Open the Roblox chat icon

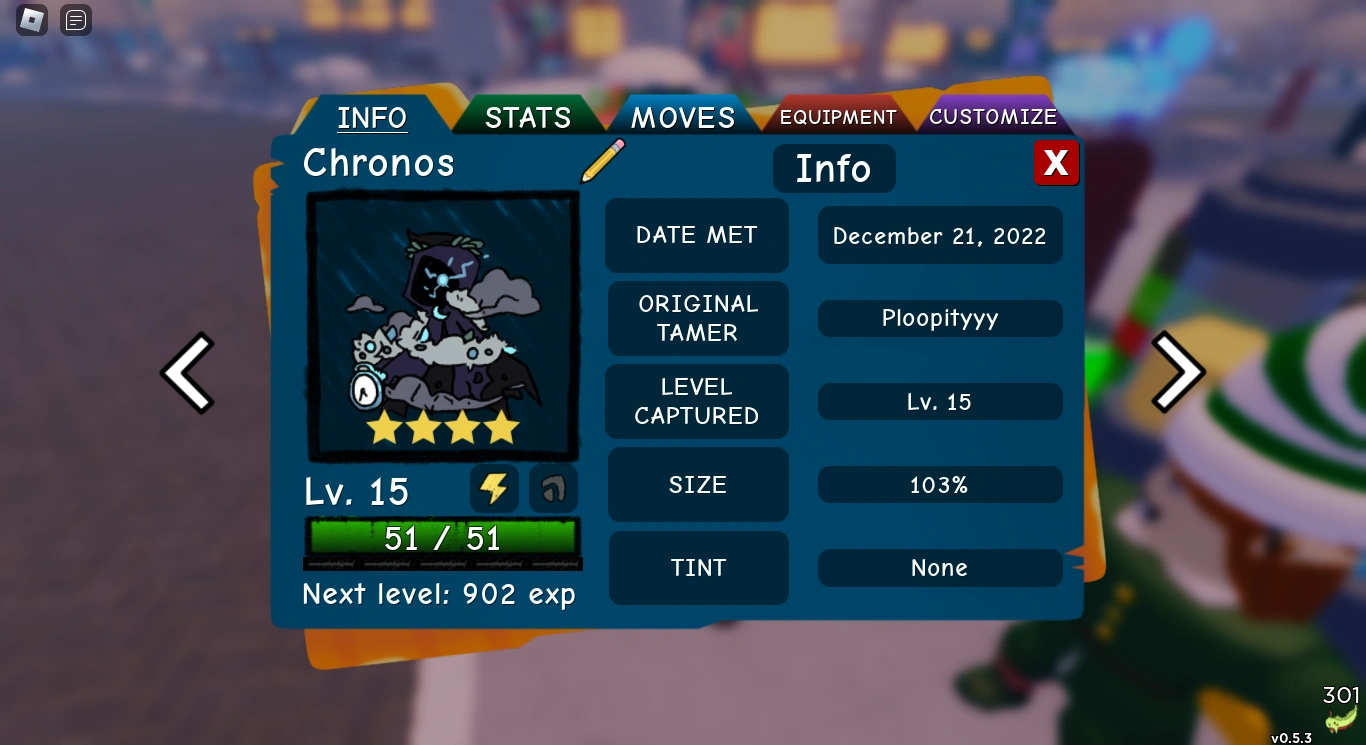point(76,20)
